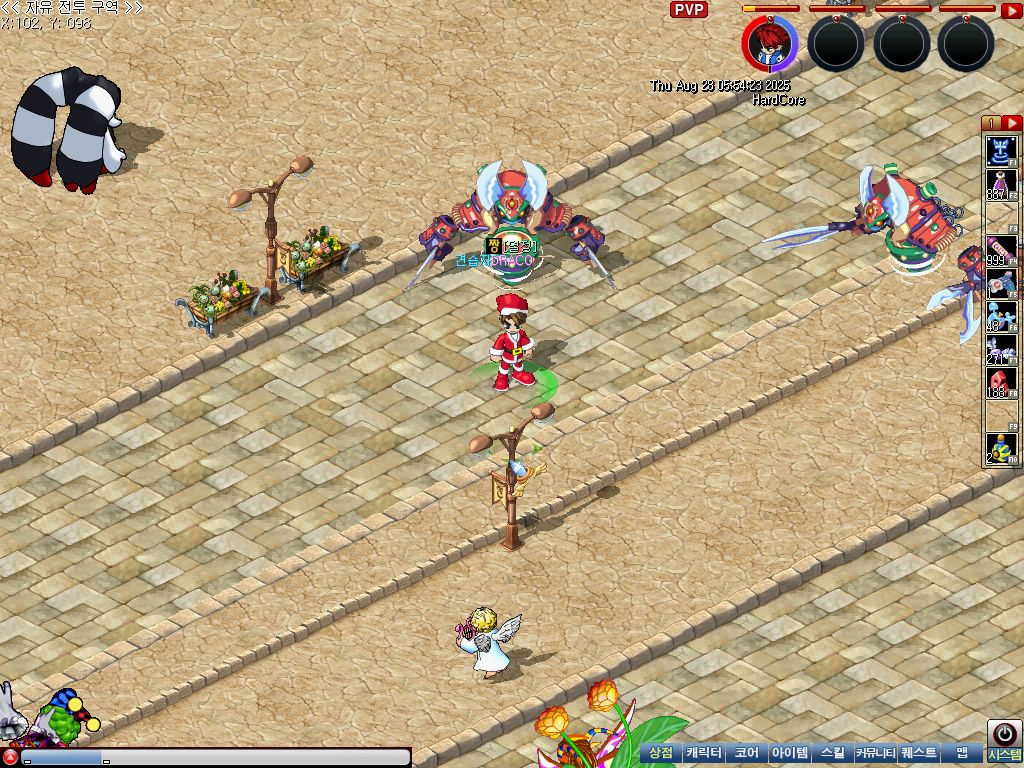Open the 캐릭터 character menu
The image size is (1024, 768).
tap(704, 752)
